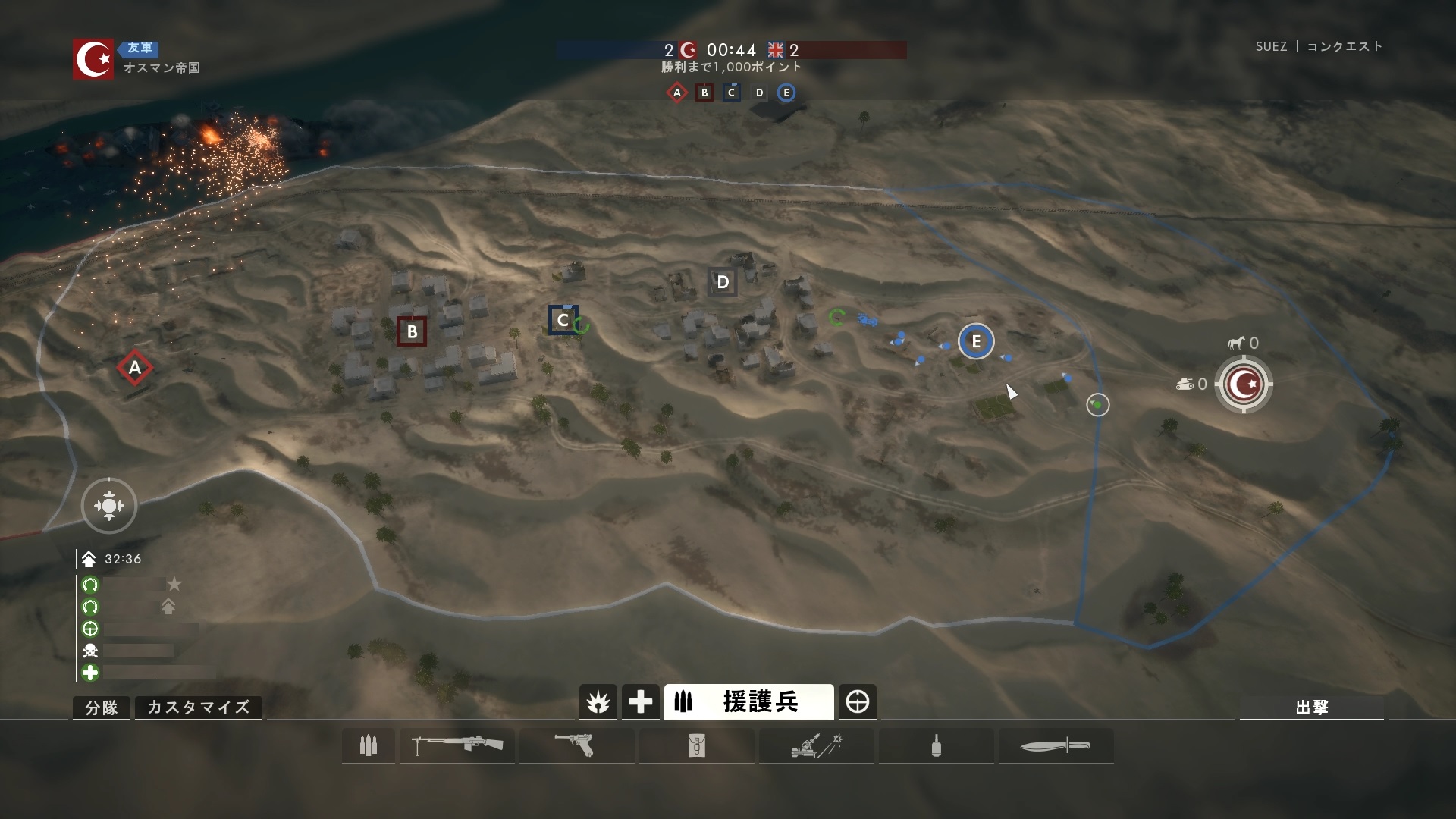Viewport: 1456px width, 819px height.
Task: Deploy with the 出撃 button
Action: [x=1311, y=708]
